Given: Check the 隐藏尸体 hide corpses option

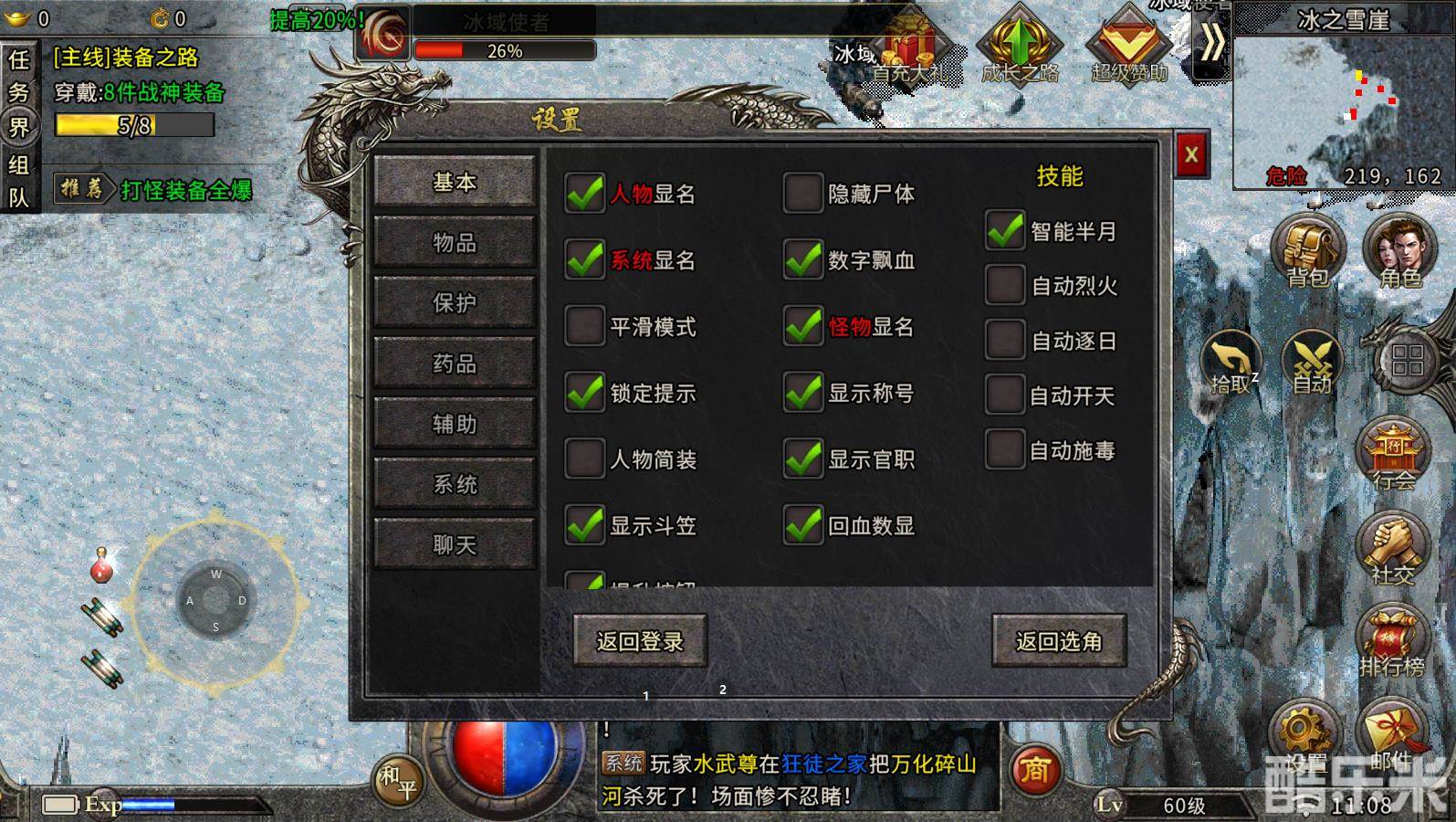Looking at the screenshot, I should pos(803,195).
